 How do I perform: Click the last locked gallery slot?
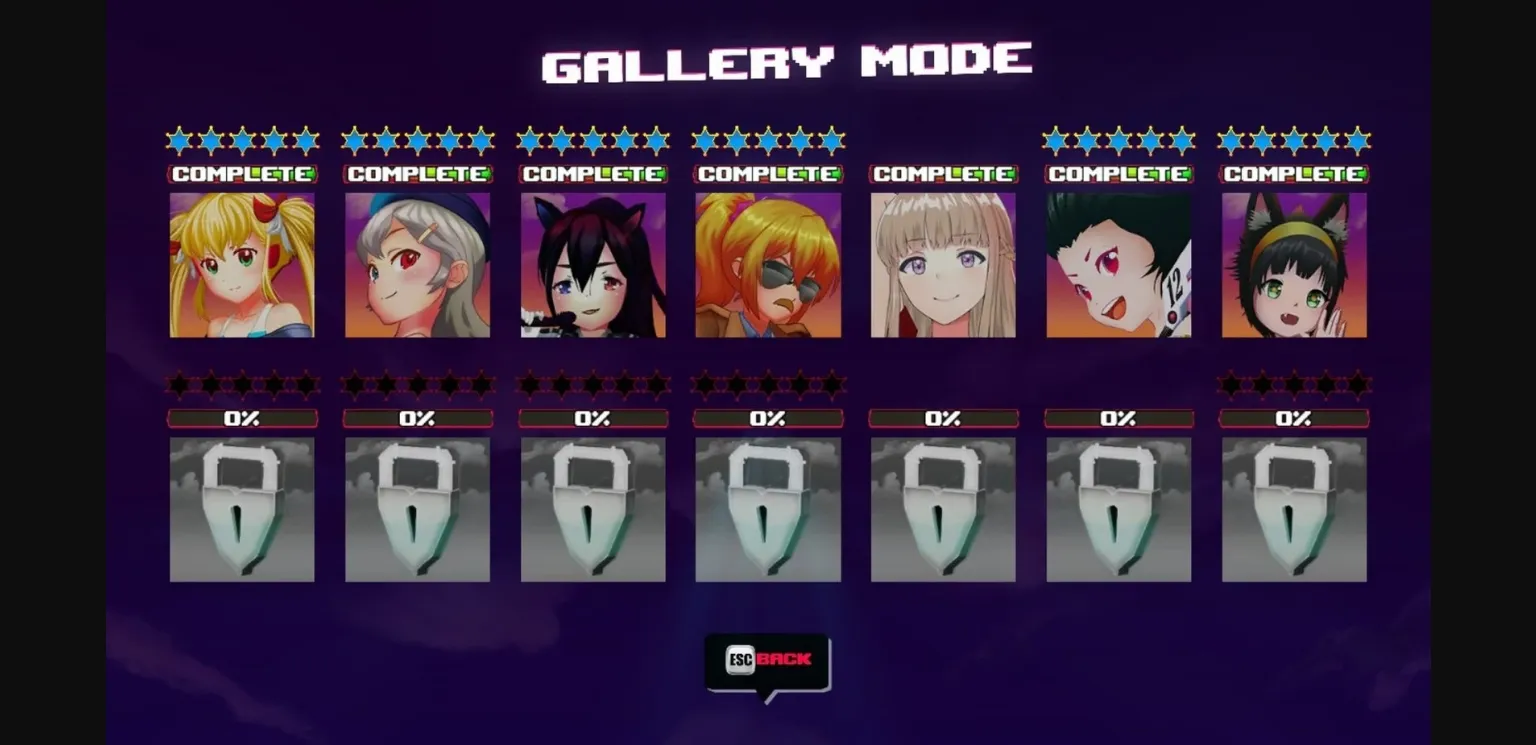[1294, 508]
